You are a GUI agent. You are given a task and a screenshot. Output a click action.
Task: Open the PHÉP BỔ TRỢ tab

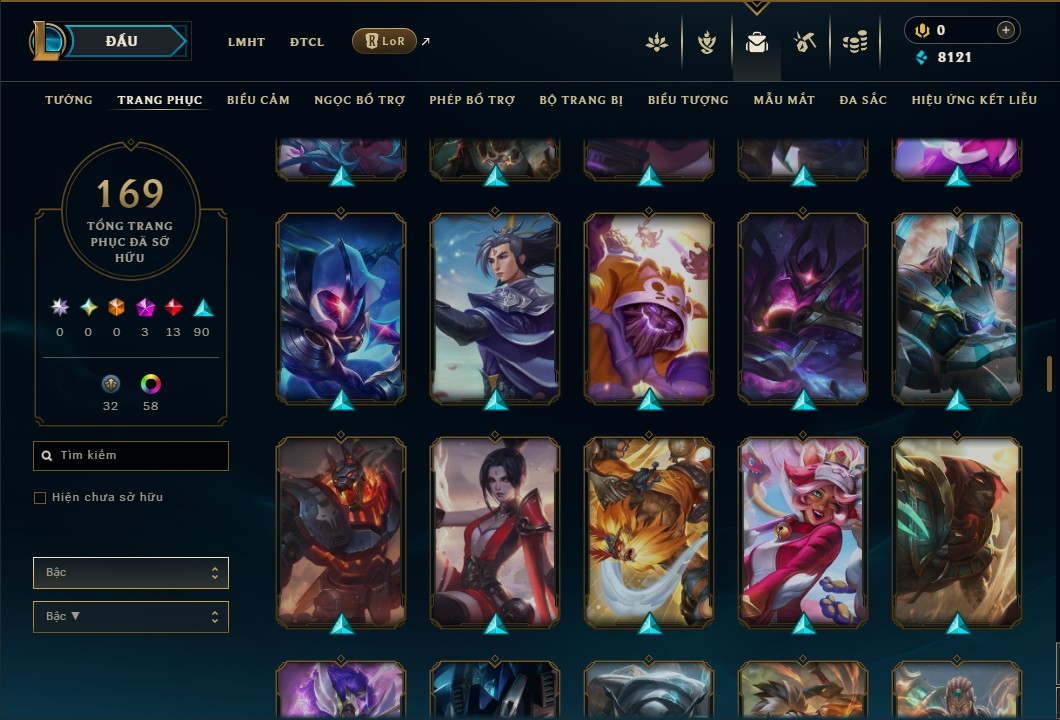point(472,100)
